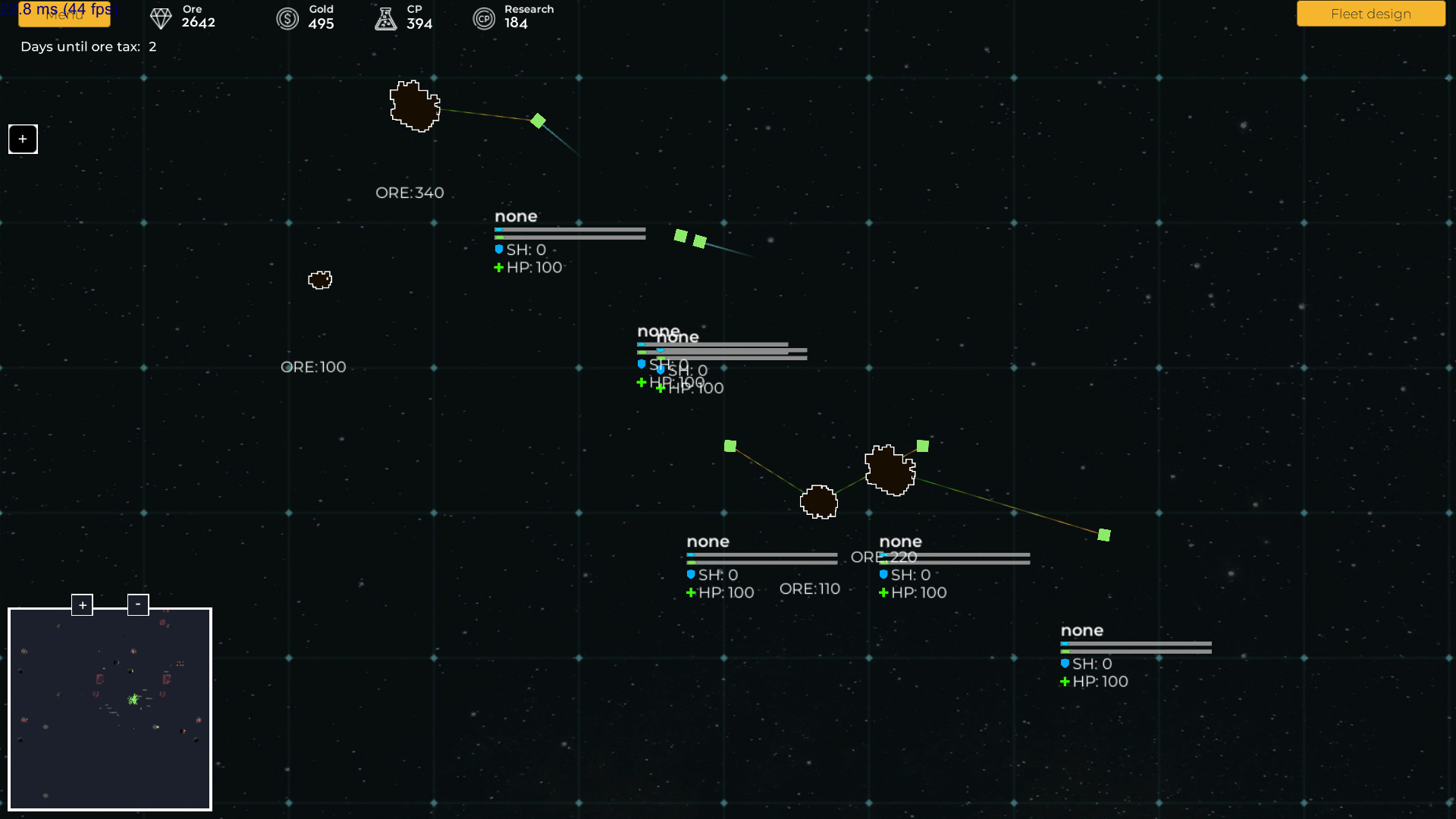Select the asteroid labeled ORE:340

(415, 107)
